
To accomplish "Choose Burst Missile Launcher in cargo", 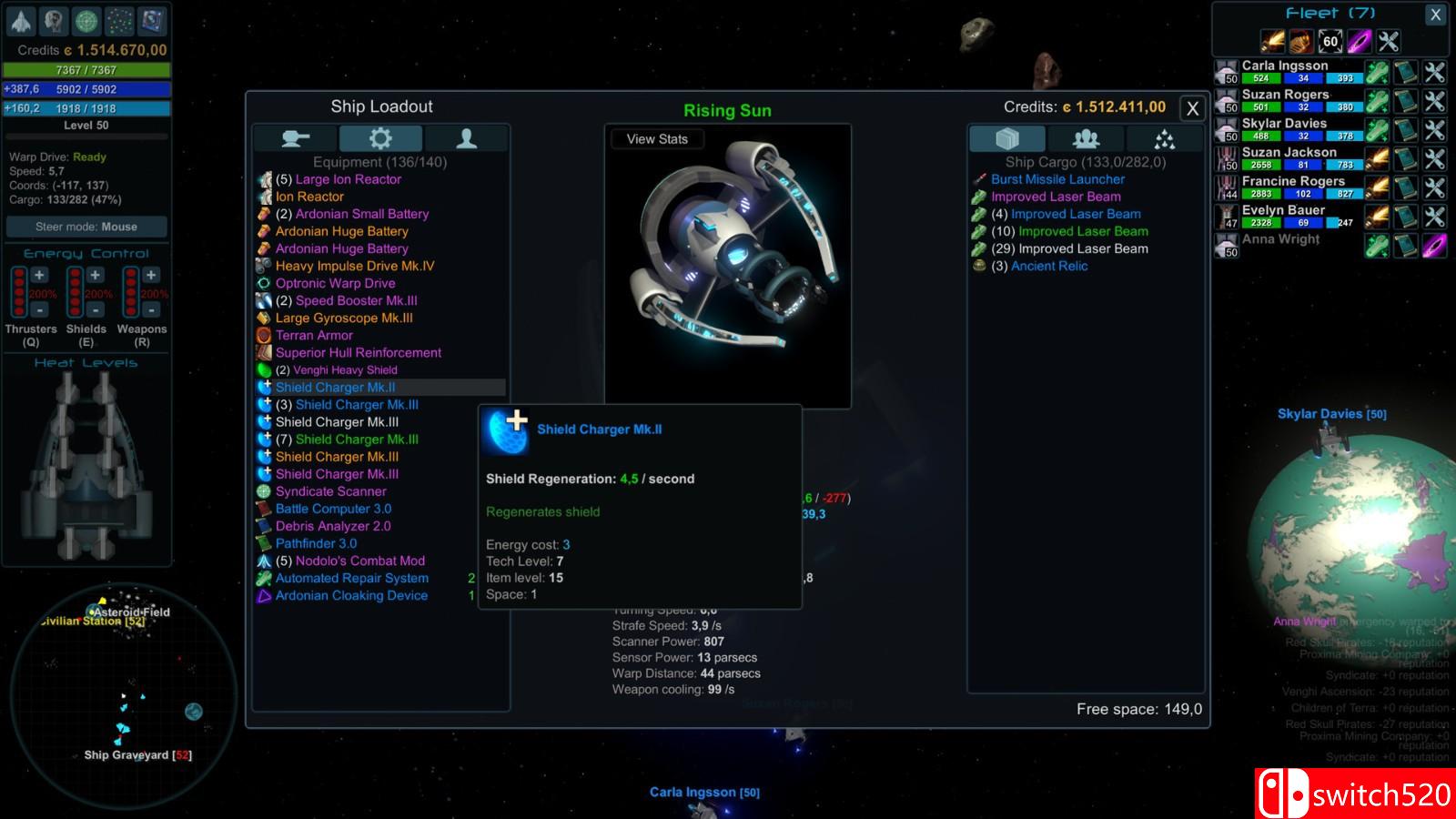I will click(1057, 179).
